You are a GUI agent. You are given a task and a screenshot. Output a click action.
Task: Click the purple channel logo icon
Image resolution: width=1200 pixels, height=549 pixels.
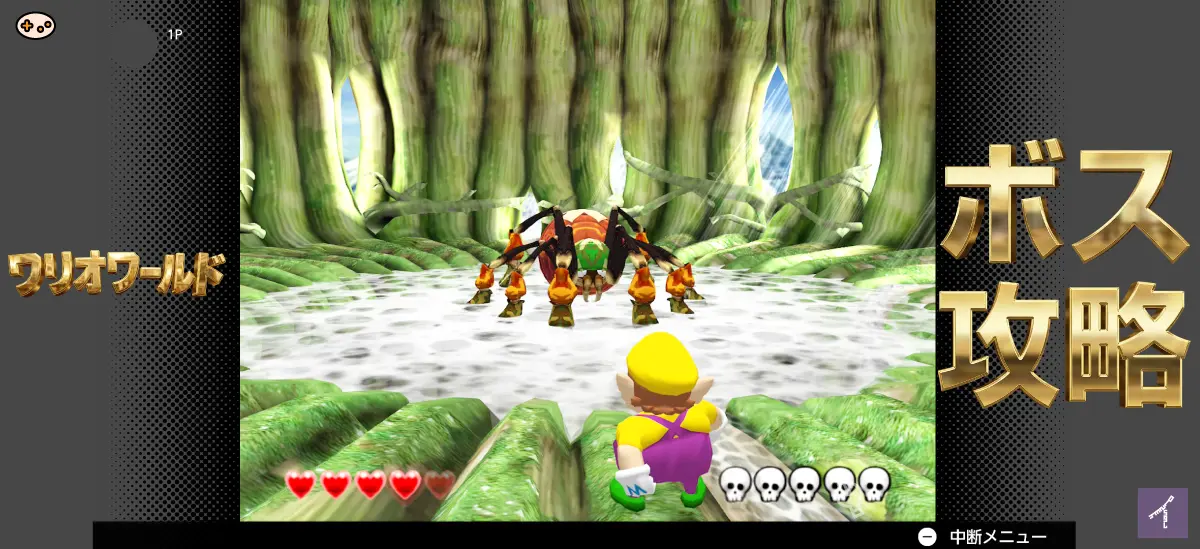tap(1162, 513)
